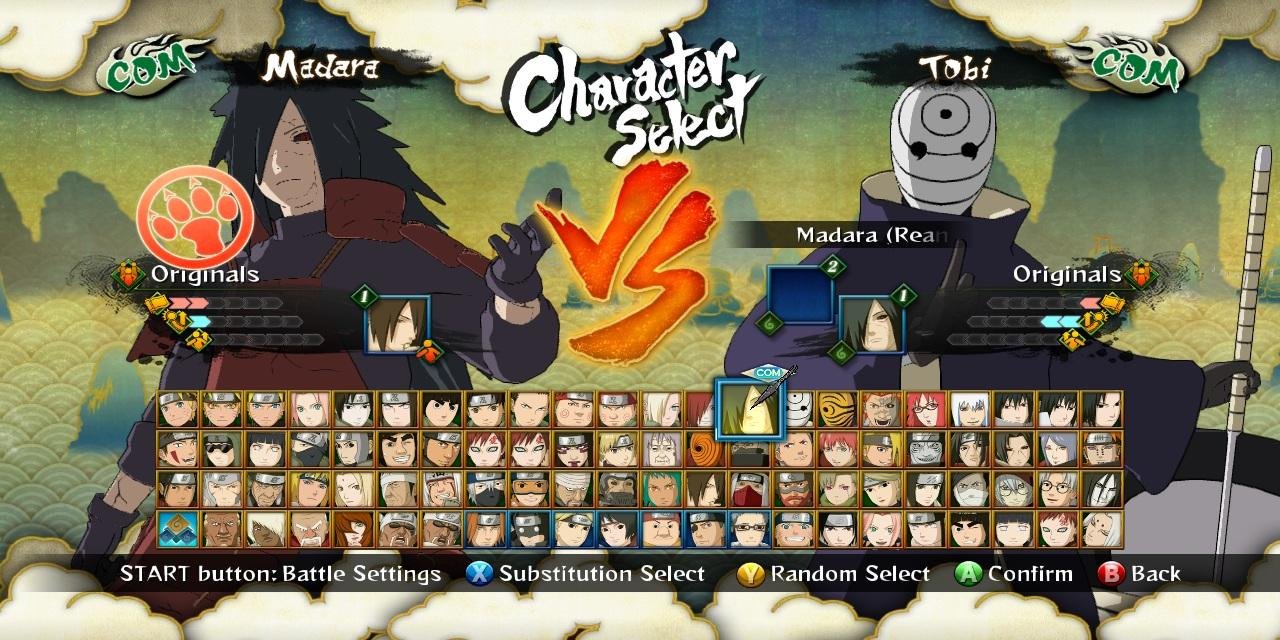This screenshot has height=640, width=1280.
Task: Select Tsunade's blonde portrait with forehead diamond
Action: coord(354,489)
